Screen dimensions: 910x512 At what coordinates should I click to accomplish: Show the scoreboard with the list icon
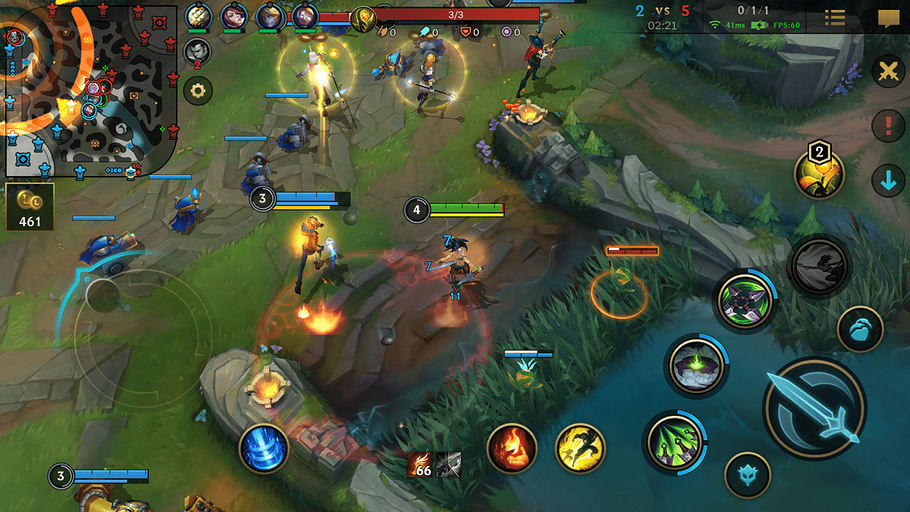(x=834, y=17)
